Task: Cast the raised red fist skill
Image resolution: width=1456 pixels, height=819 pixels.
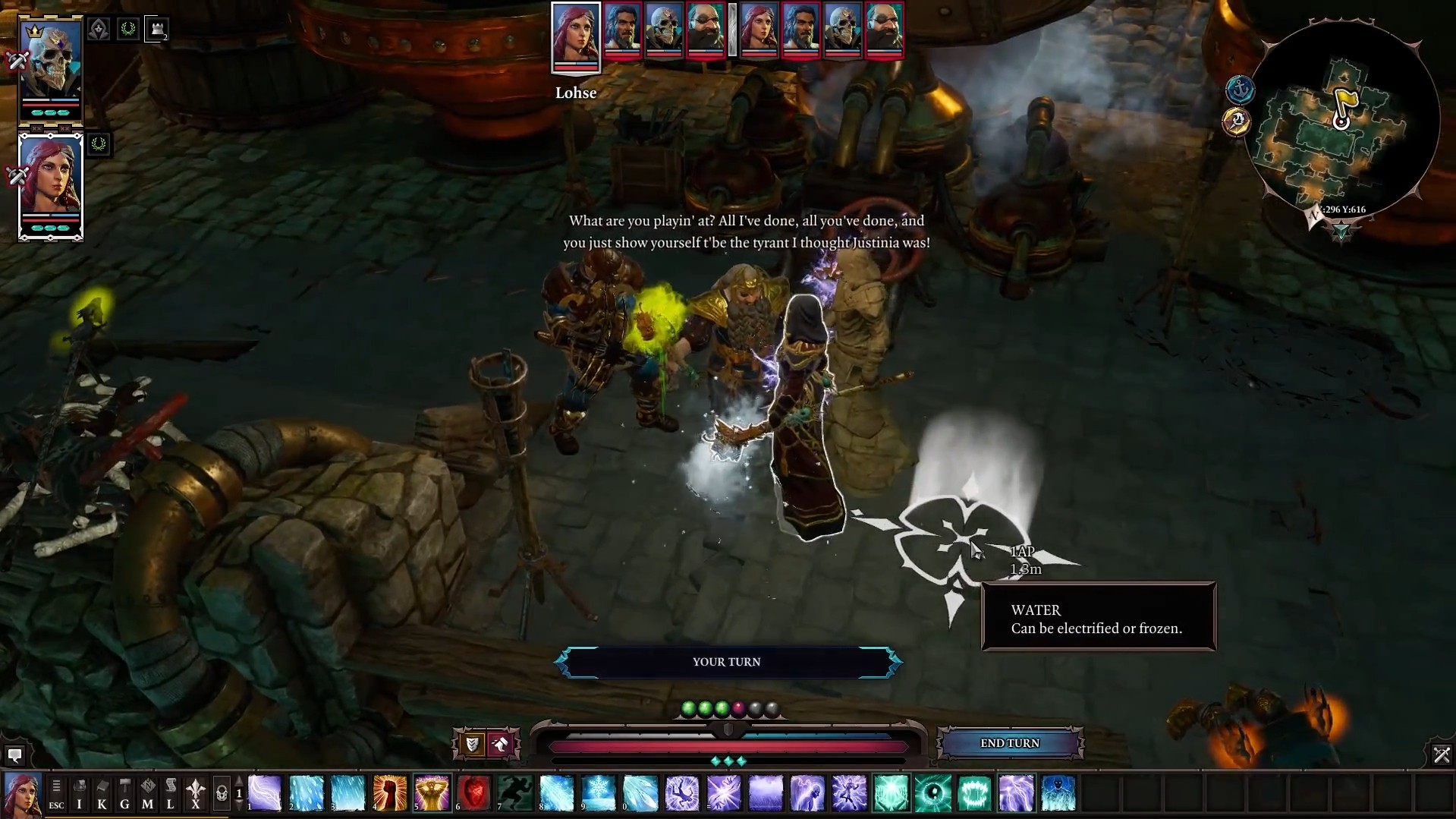Action: point(390,793)
